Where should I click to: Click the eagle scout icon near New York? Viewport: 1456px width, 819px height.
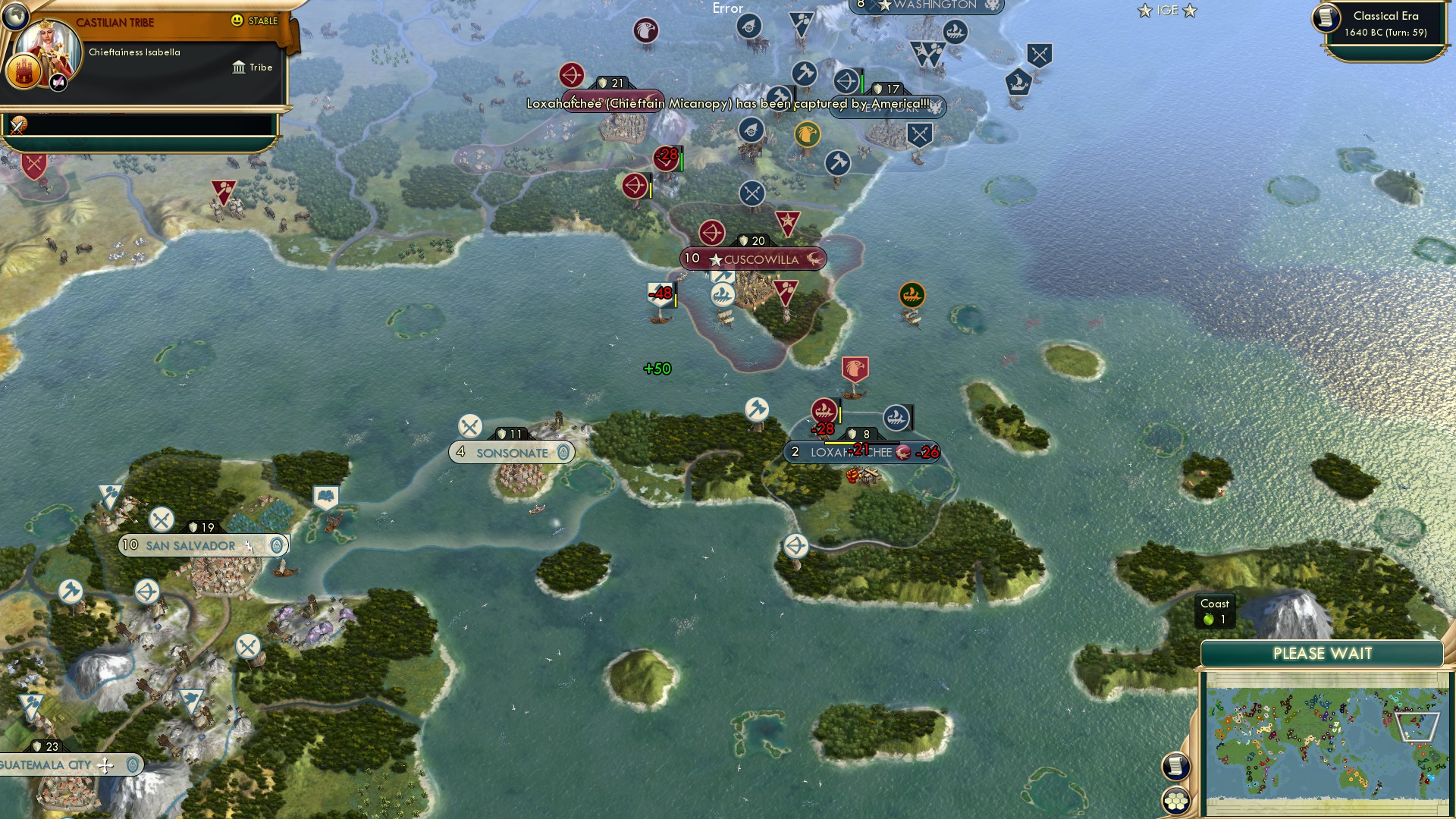point(807,134)
